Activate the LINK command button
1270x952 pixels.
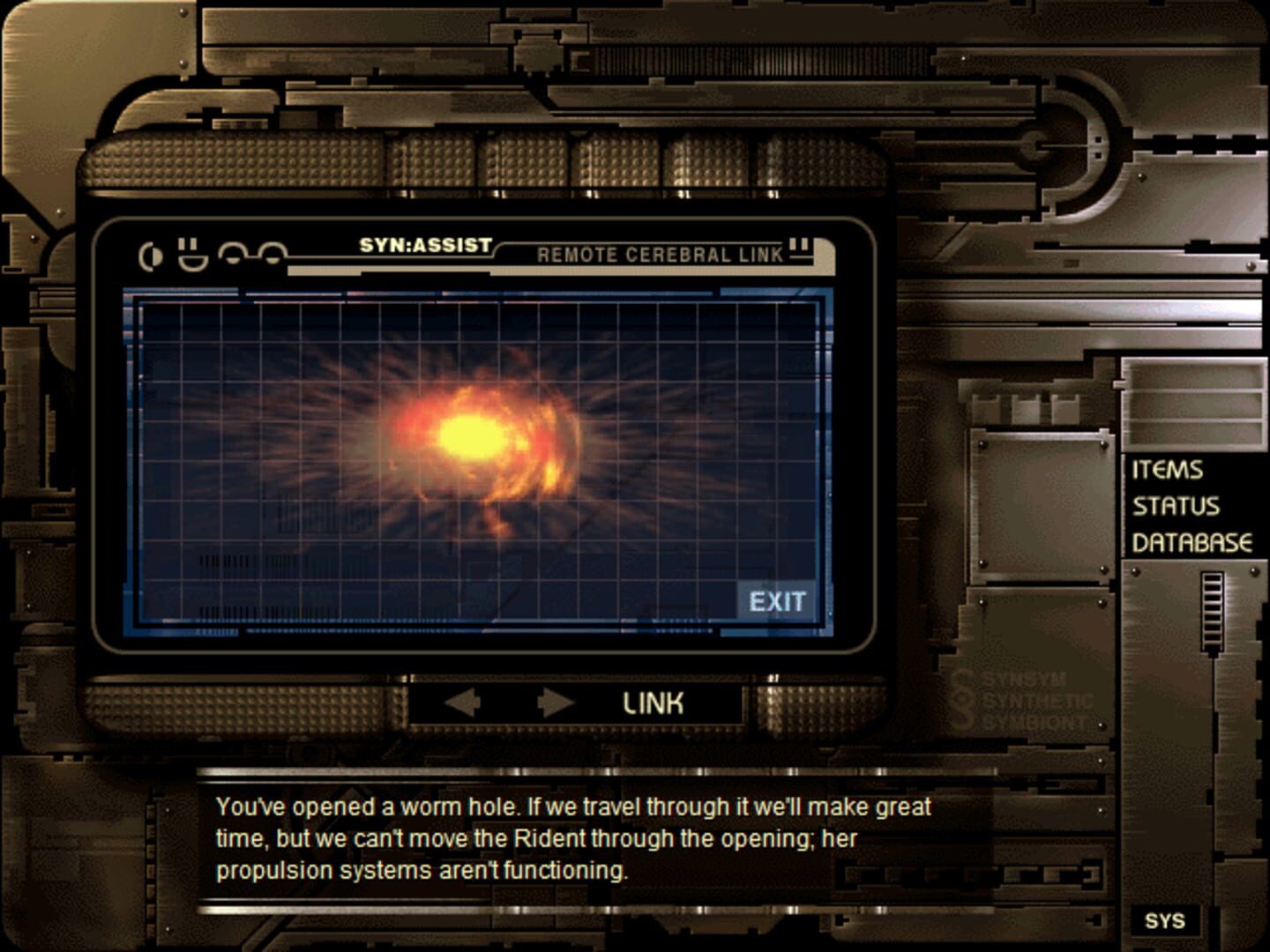tap(653, 703)
